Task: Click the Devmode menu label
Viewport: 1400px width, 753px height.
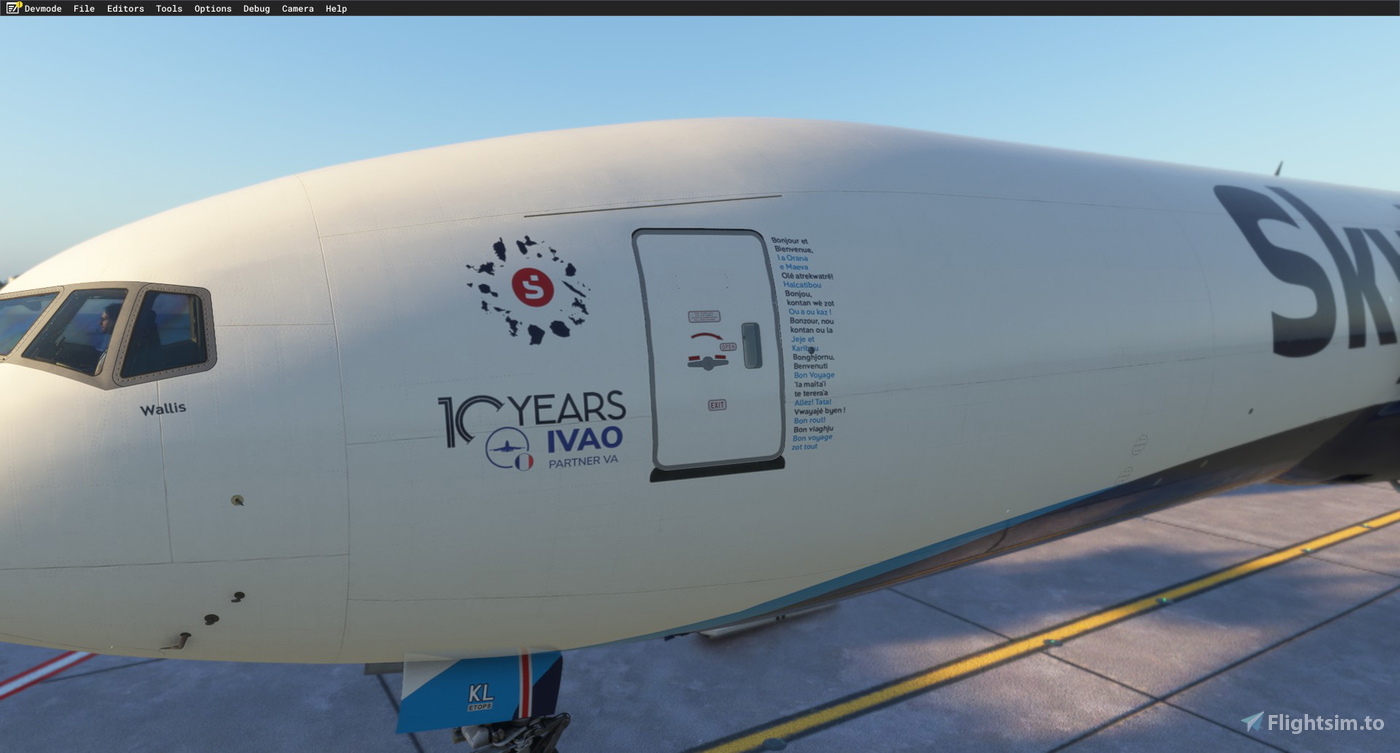Action: [42, 8]
